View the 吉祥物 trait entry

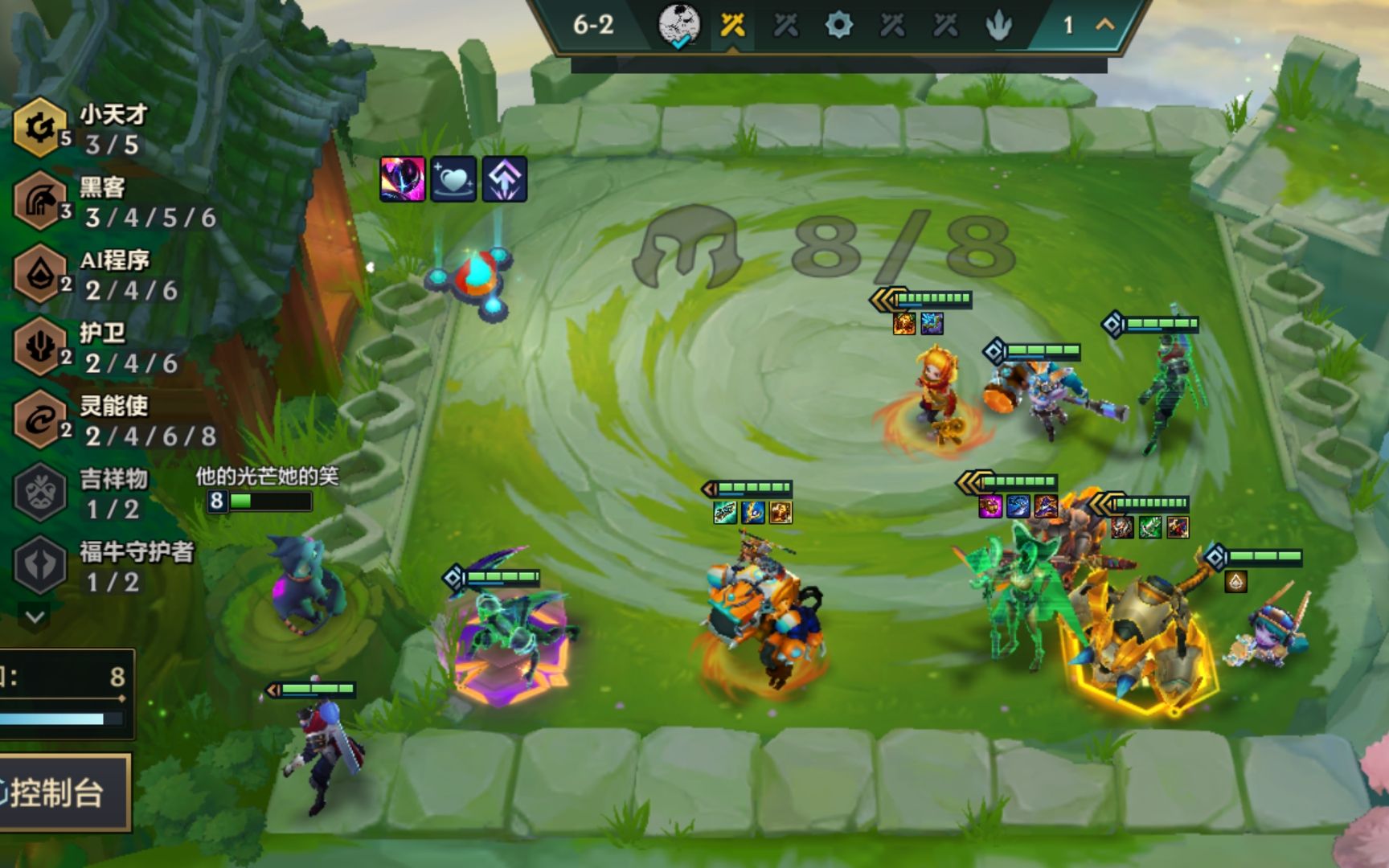coord(80,493)
